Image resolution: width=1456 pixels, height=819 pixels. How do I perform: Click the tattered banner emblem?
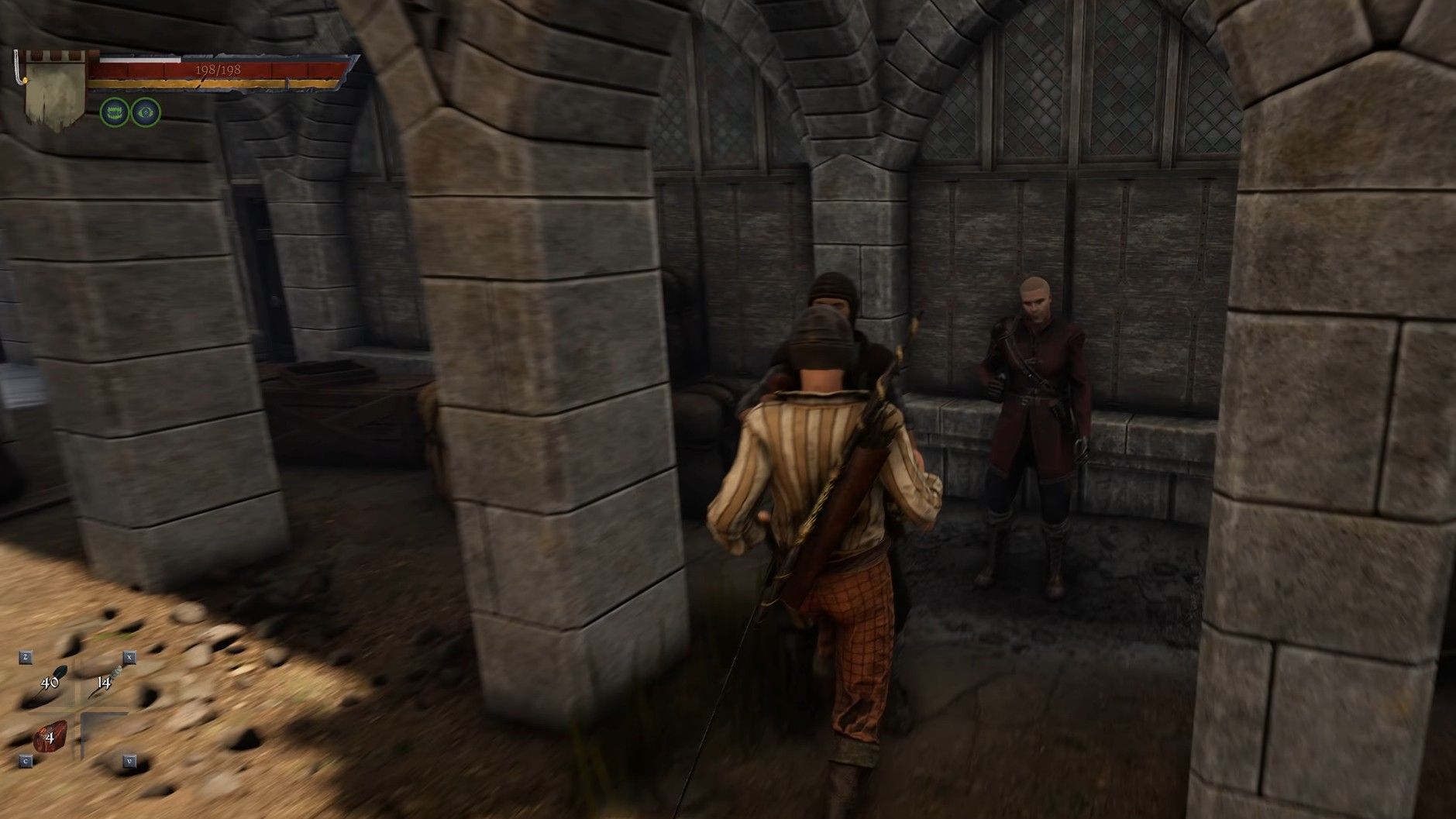tap(56, 91)
